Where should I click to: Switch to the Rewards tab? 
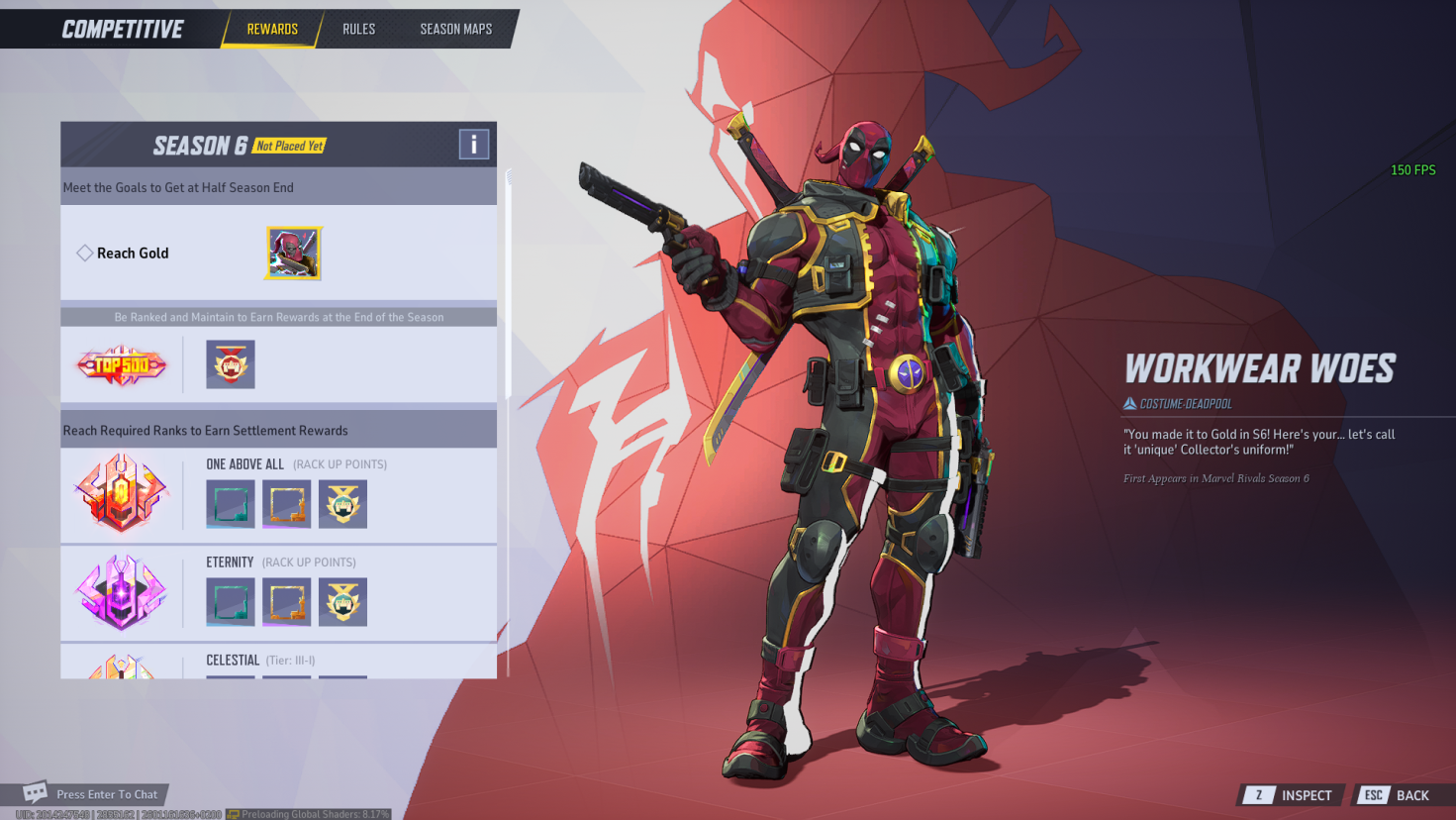click(x=272, y=29)
